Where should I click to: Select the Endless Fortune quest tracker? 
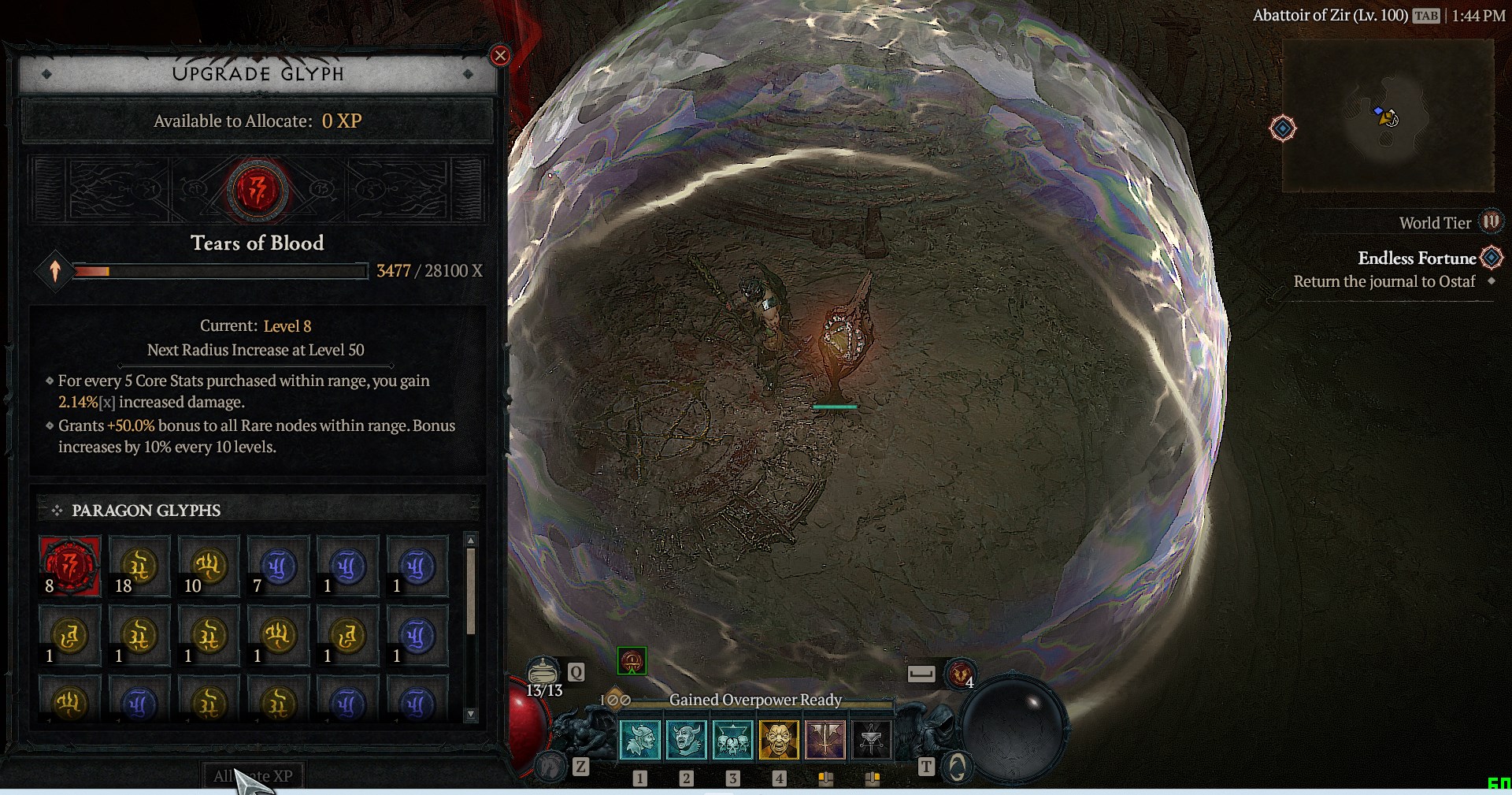[1417, 258]
